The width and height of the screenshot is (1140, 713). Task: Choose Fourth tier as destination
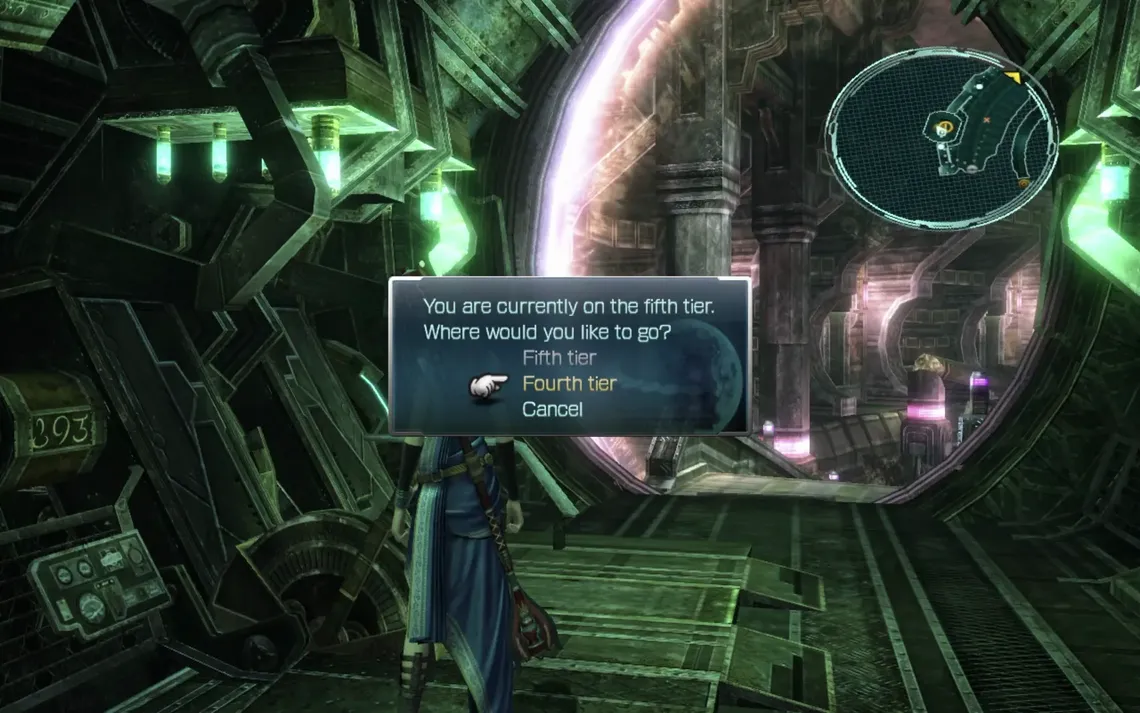(569, 383)
